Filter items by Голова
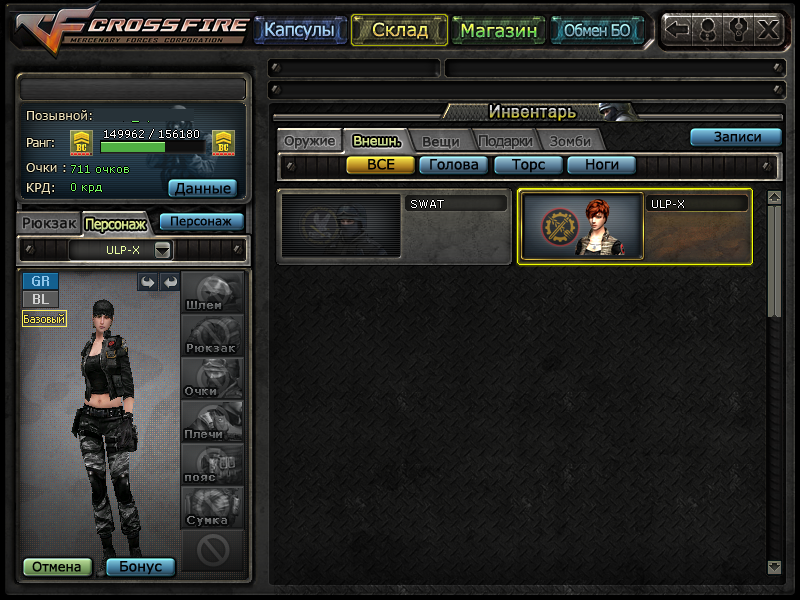The image size is (800, 600). pyautogui.click(x=454, y=165)
